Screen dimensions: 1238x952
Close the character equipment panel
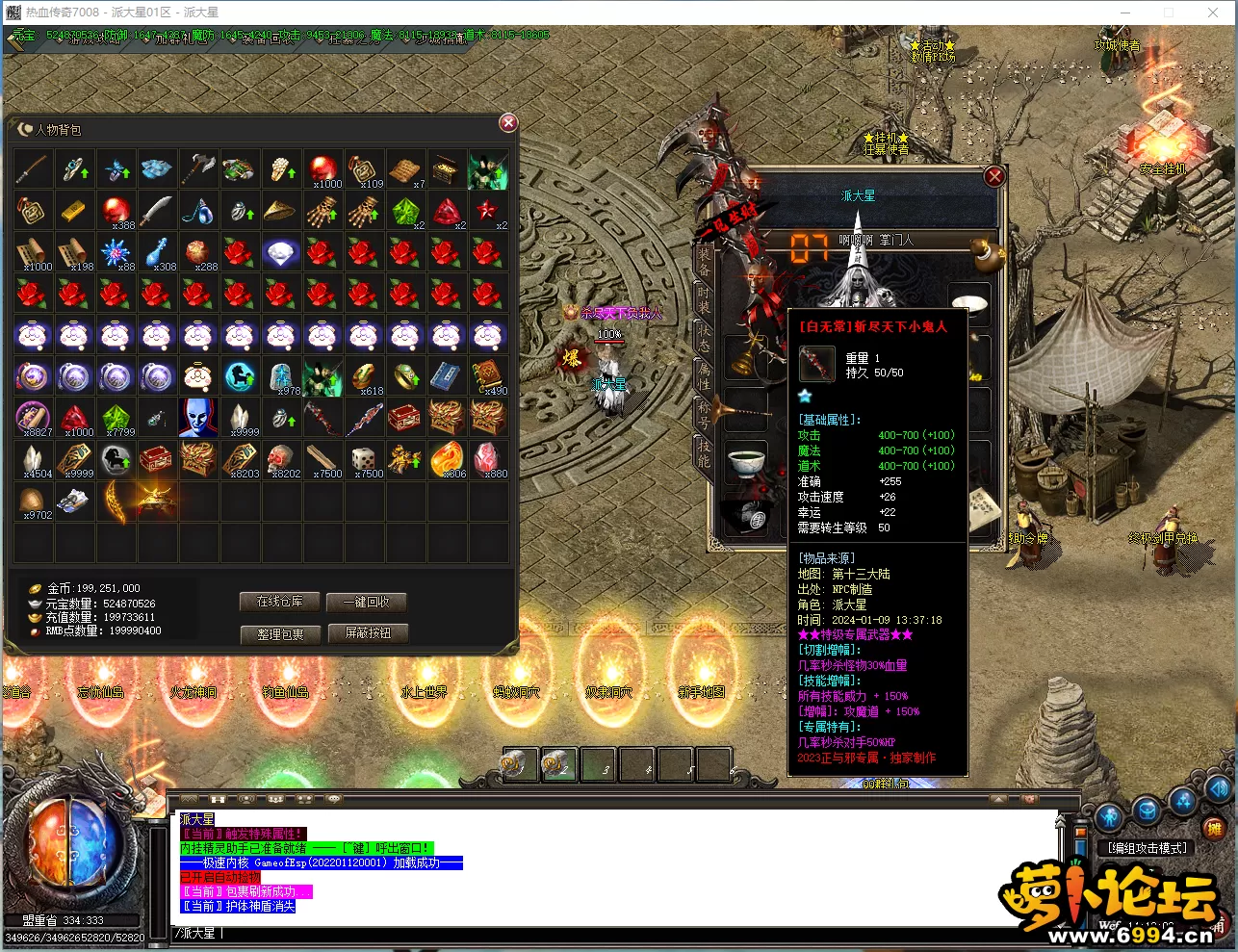(994, 176)
